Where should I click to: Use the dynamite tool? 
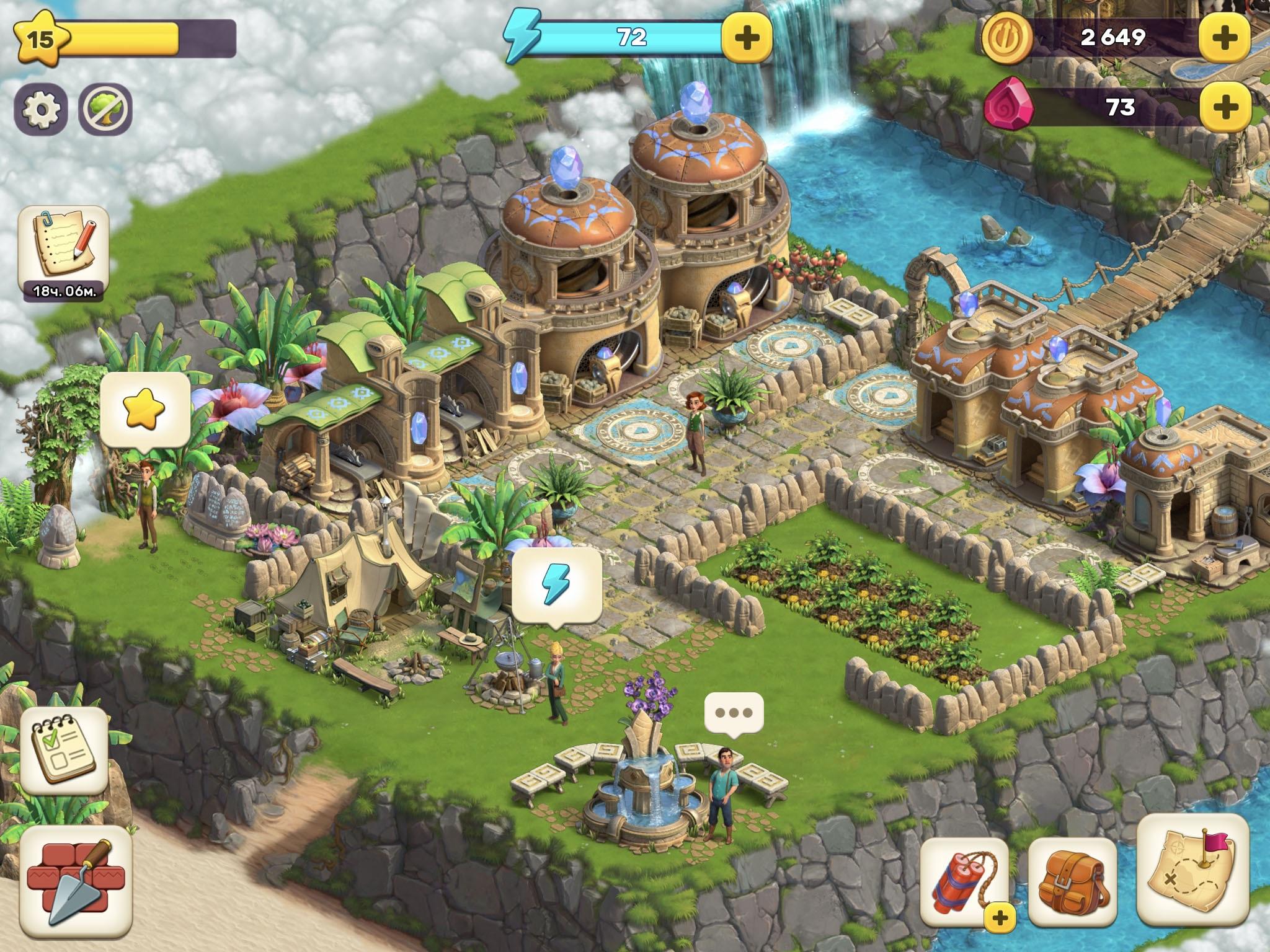point(964,880)
